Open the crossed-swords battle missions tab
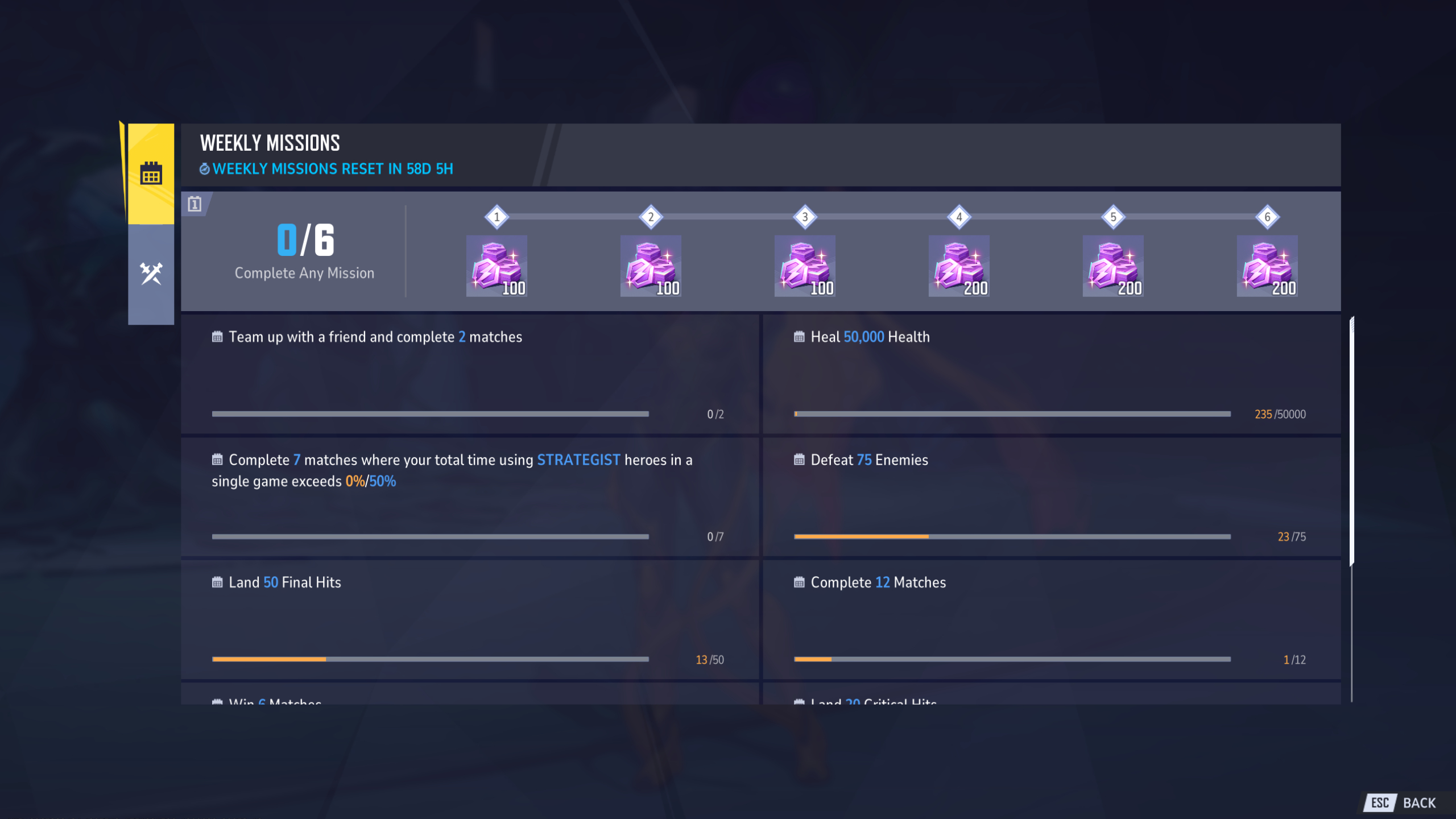Screen dimensions: 1456x819 pyautogui.click(x=150, y=272)
